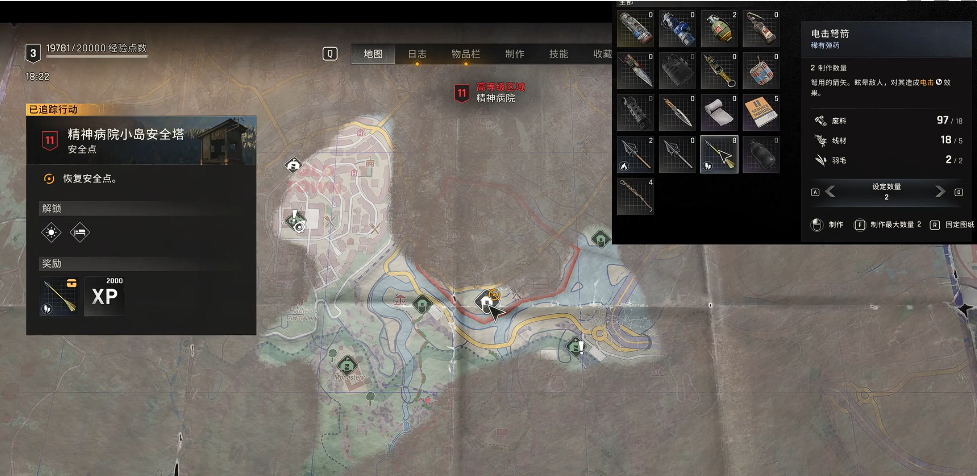
Task: Decrease craft quantity with left arrow
Action: coord(829,190)
